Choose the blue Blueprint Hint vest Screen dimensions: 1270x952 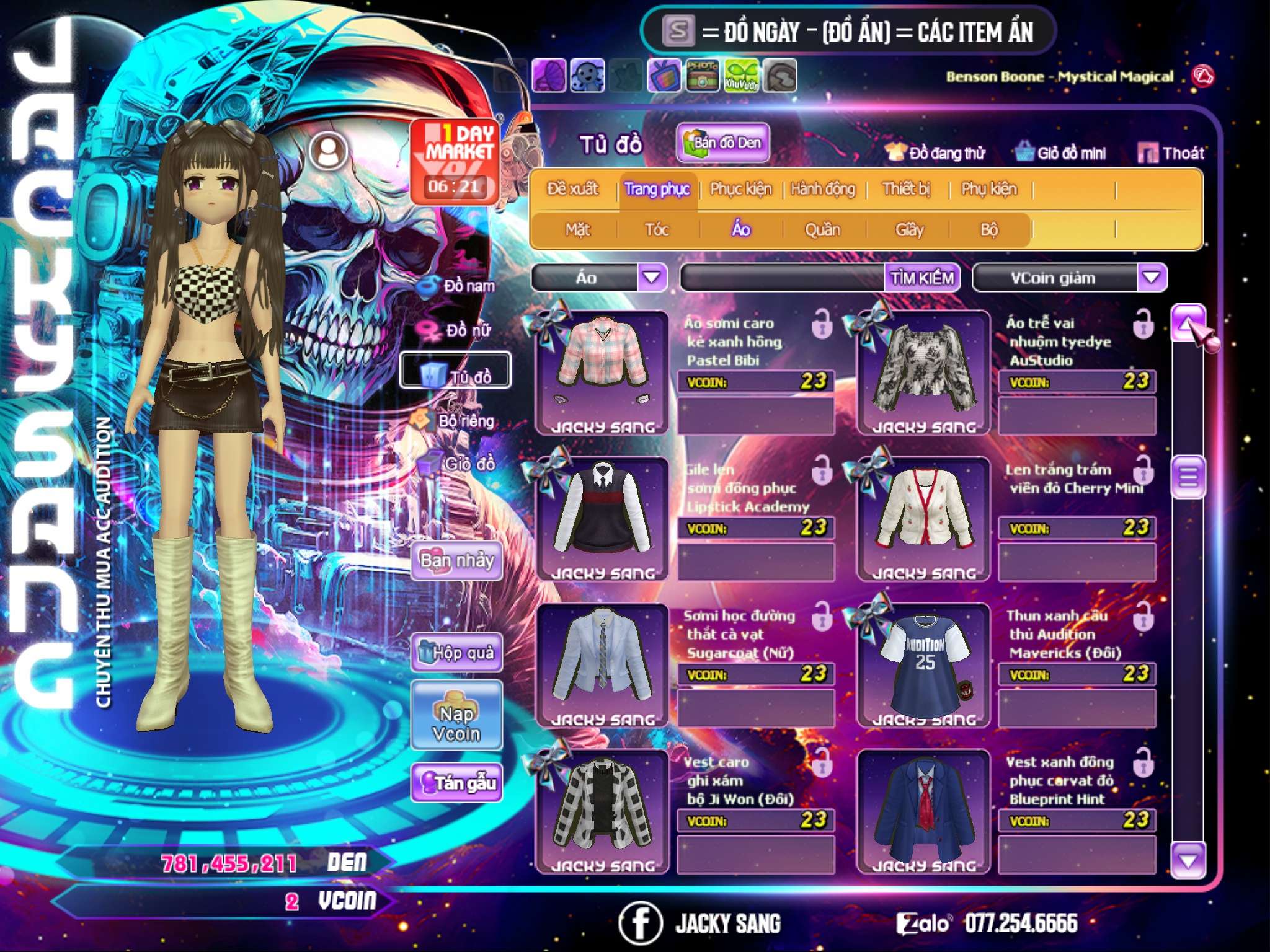point(923,811)
